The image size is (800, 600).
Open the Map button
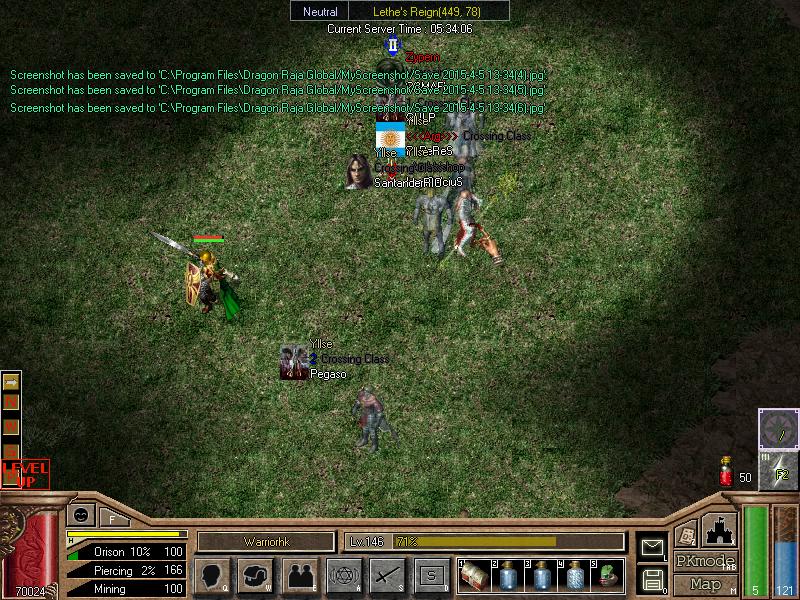[x=706, y=583]
